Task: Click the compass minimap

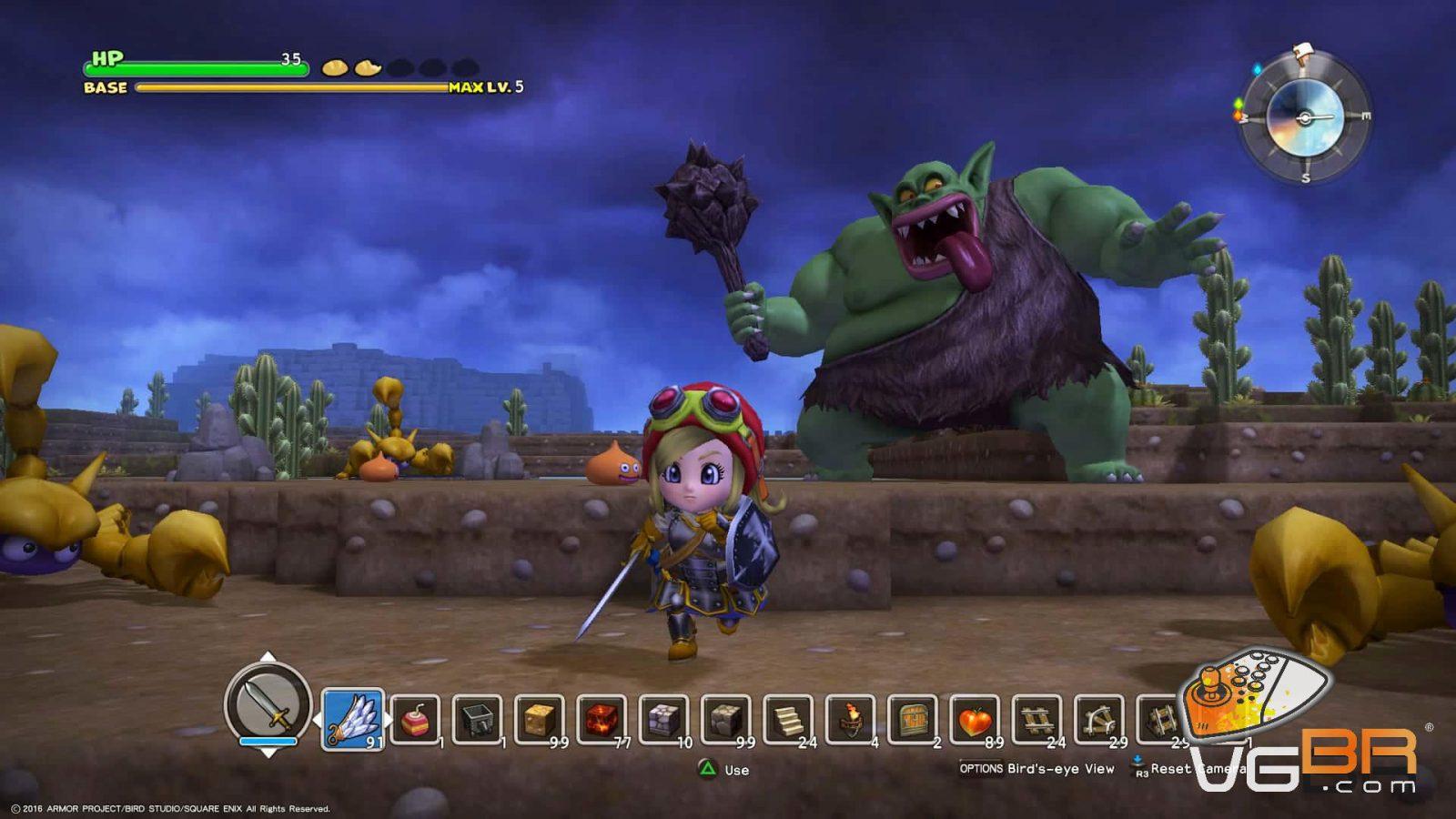Action: click(x=1305, y=117)
